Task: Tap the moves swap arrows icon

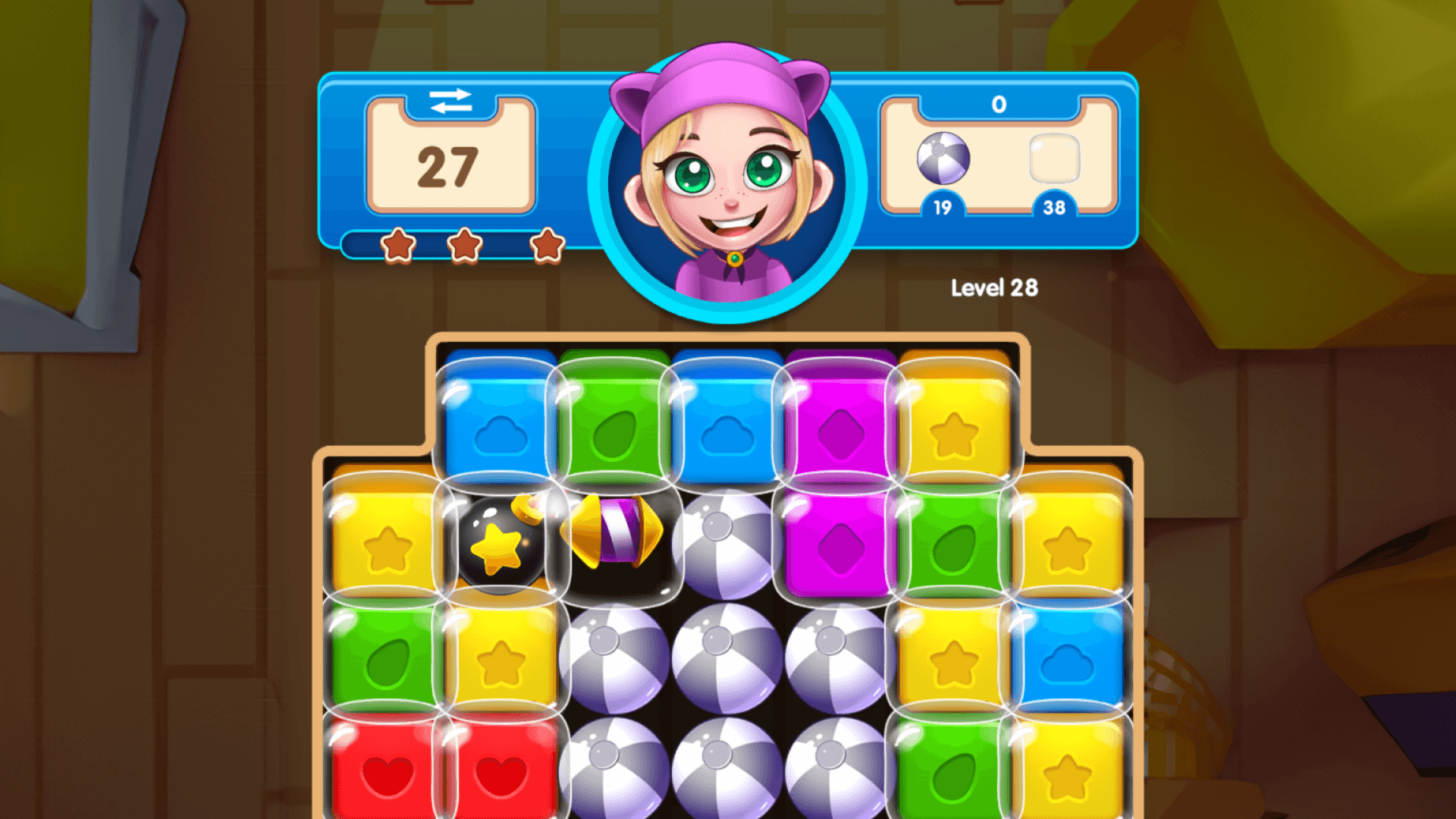Action: [x=453, y=101]
